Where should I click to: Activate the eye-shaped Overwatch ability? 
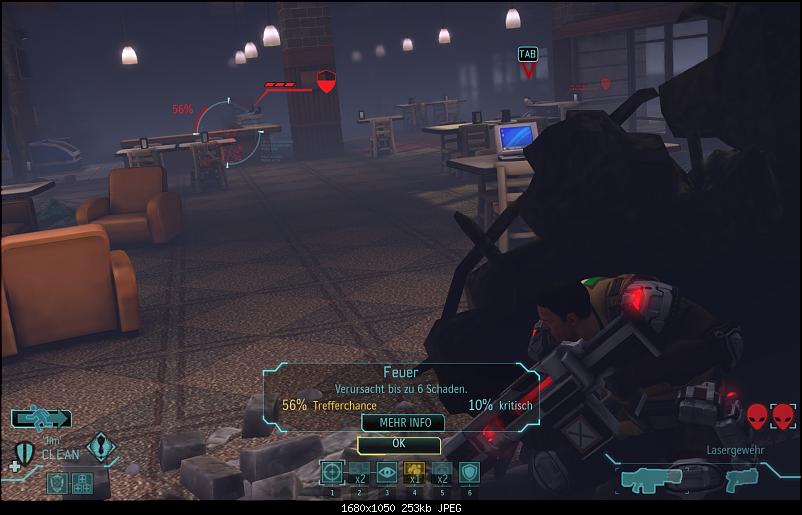(387, 472)
